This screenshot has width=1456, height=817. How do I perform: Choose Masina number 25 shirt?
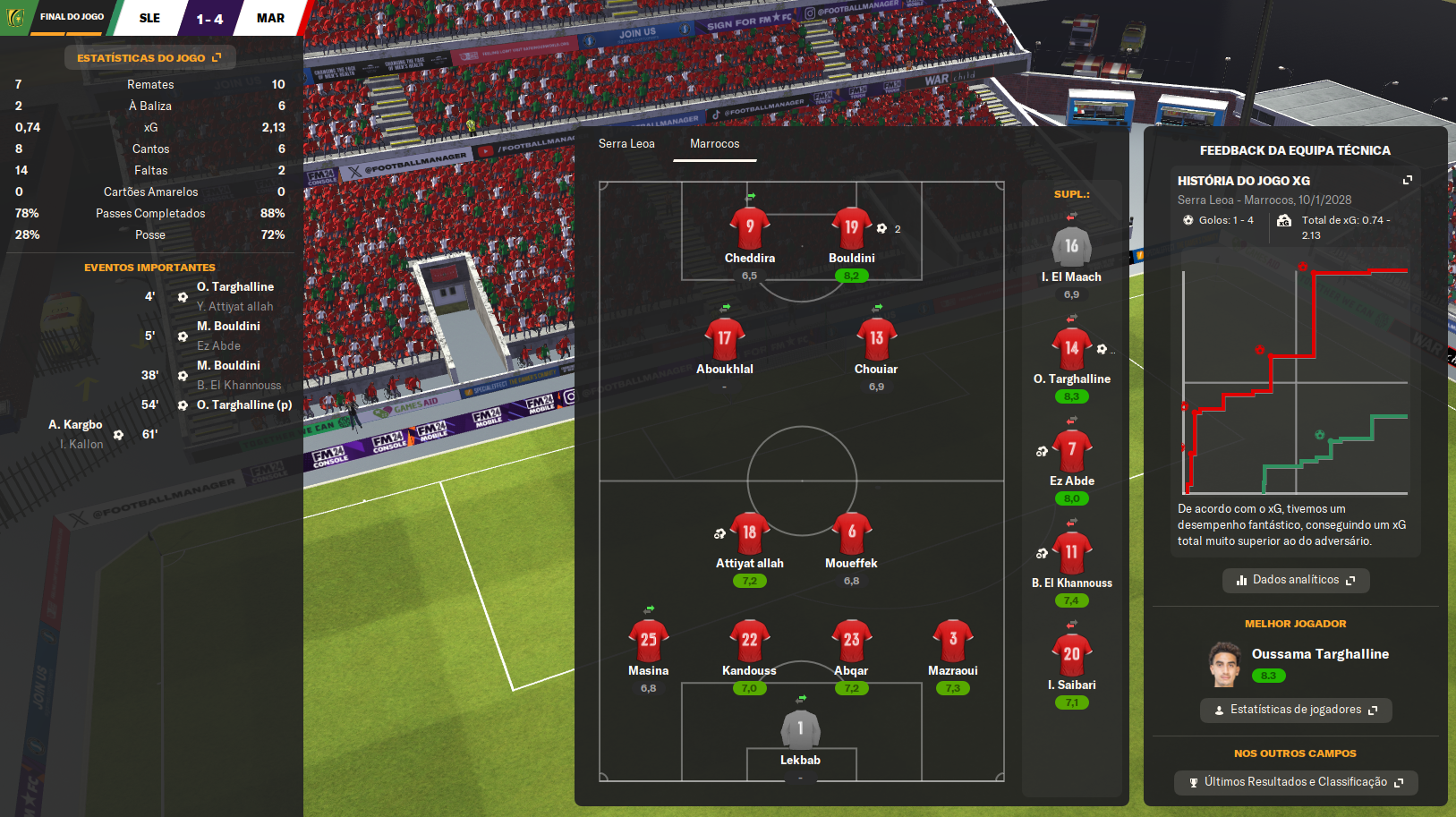[648, 641]
